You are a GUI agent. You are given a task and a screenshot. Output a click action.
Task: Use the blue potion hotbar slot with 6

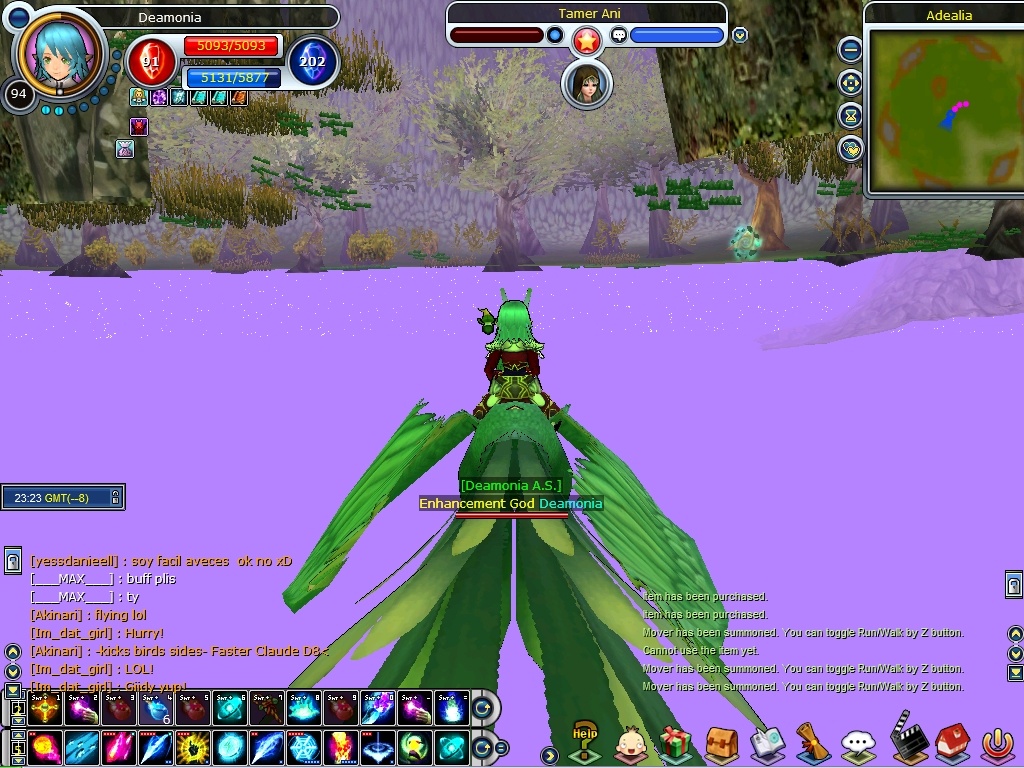(156, 708)
